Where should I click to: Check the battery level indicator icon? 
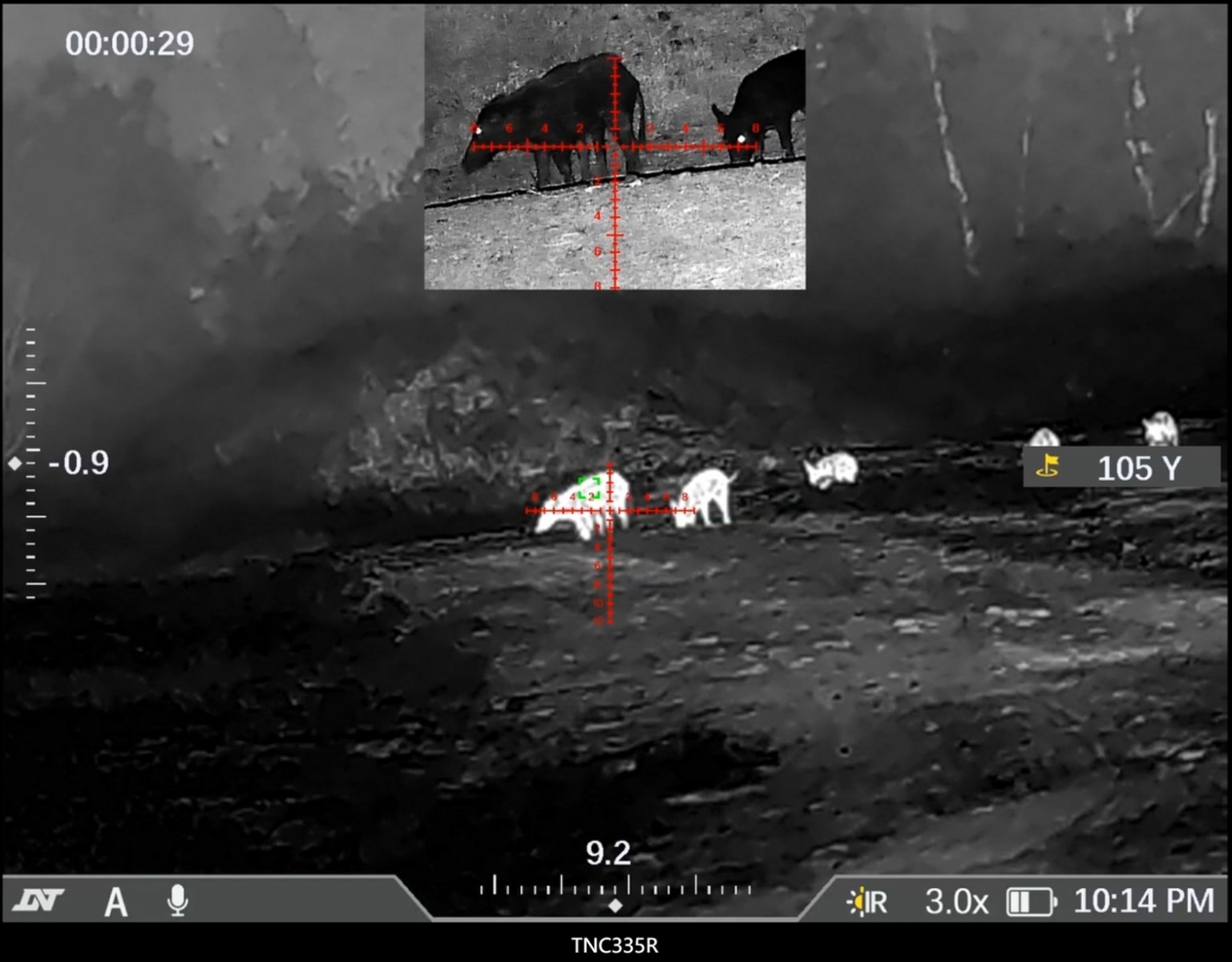click(x=1028, y=901)
